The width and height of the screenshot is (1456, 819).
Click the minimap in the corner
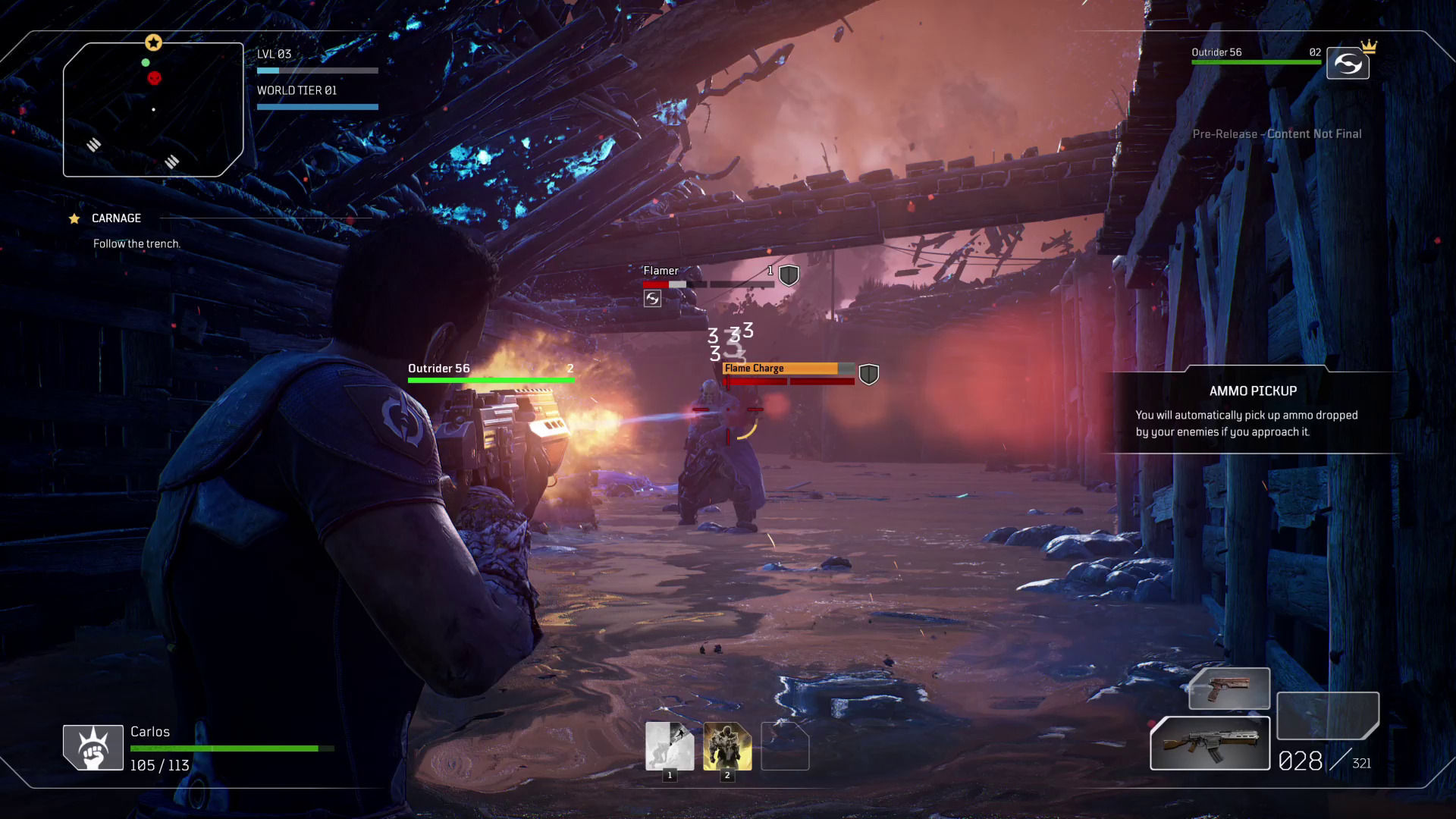pyautogui.click(x=153, y=110)
